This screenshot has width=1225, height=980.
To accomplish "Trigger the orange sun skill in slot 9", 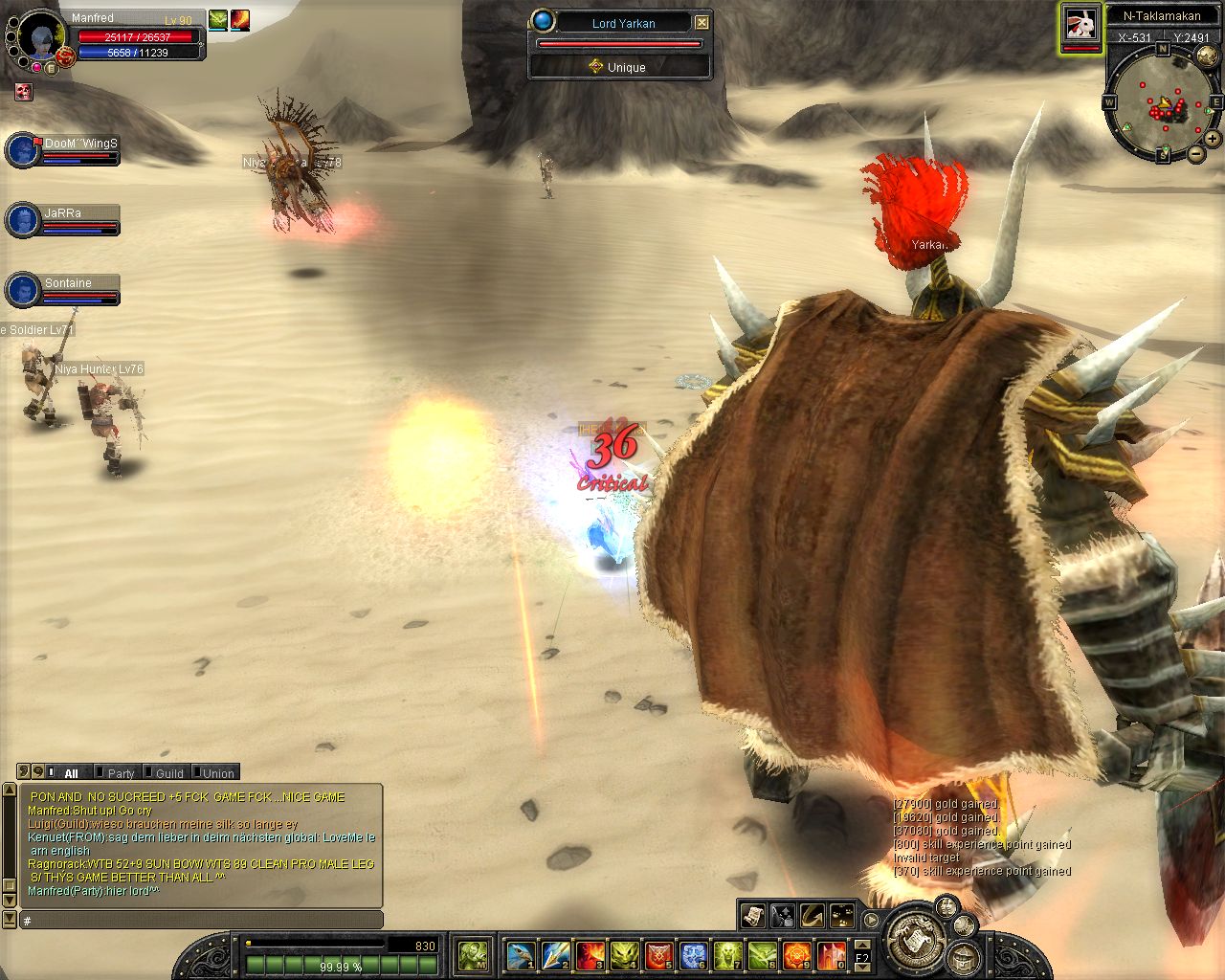I will 796,954.
